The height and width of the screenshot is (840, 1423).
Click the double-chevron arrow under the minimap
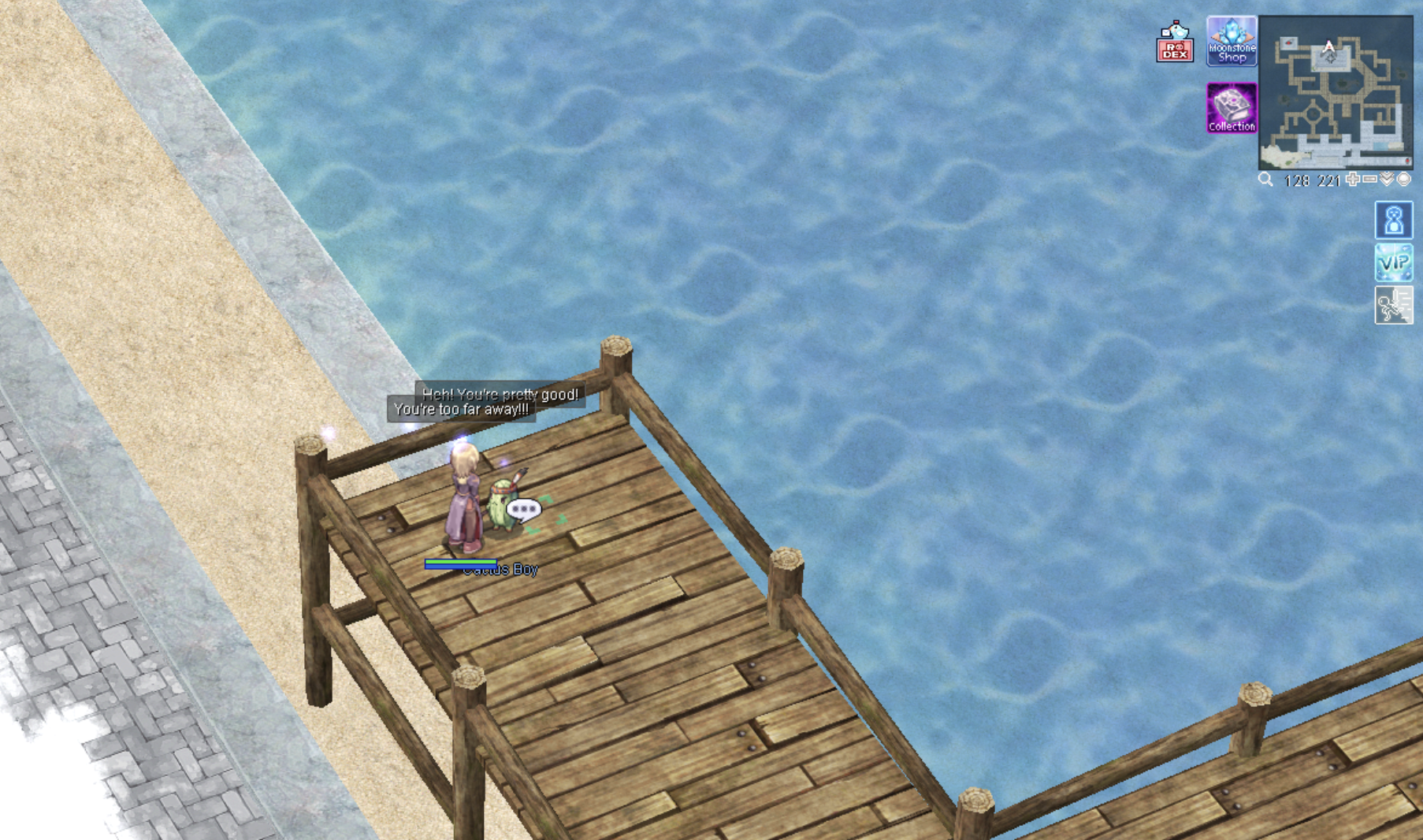[1387, 180]
